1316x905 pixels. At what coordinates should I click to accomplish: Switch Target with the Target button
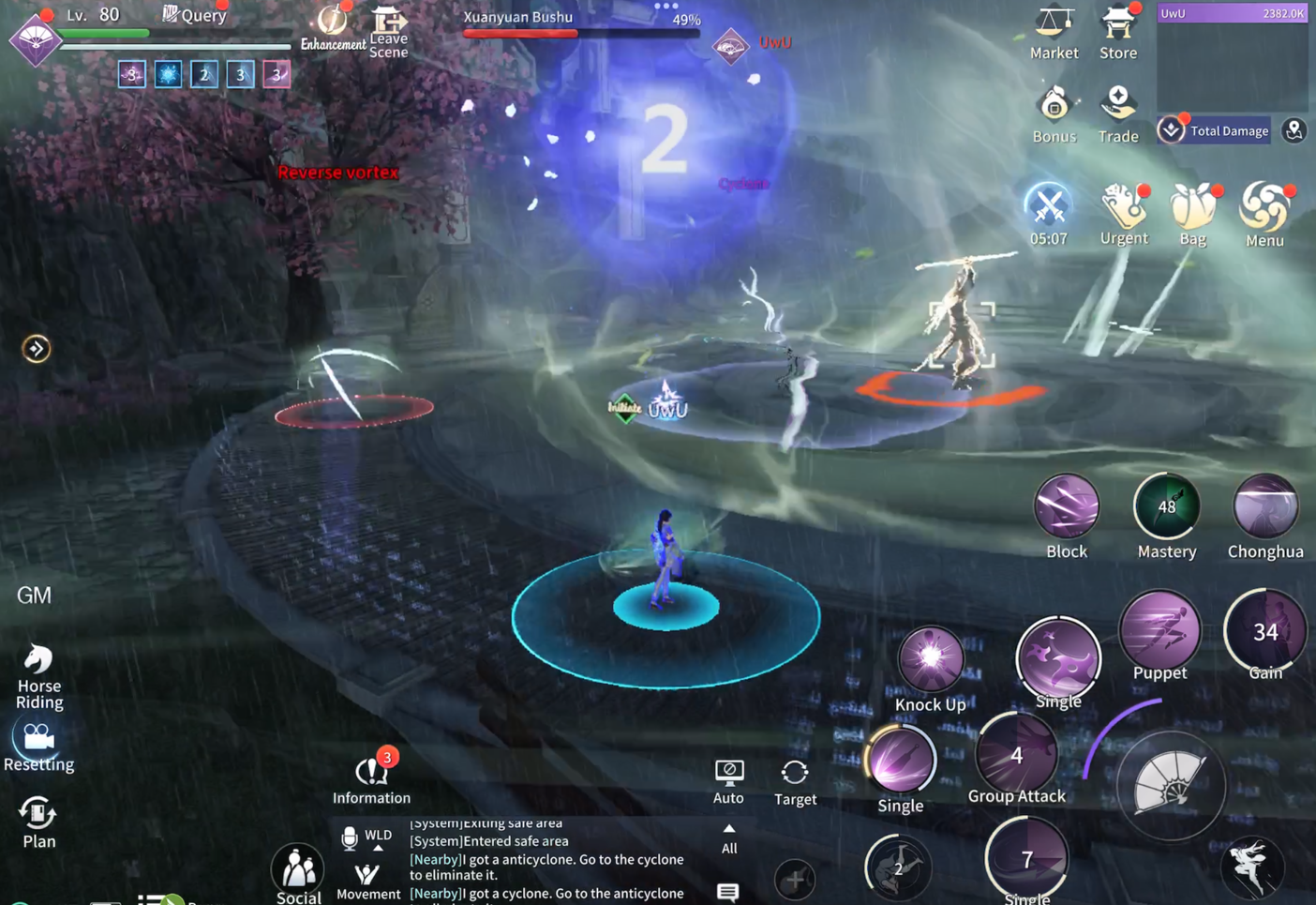click(x=795, y=780)
